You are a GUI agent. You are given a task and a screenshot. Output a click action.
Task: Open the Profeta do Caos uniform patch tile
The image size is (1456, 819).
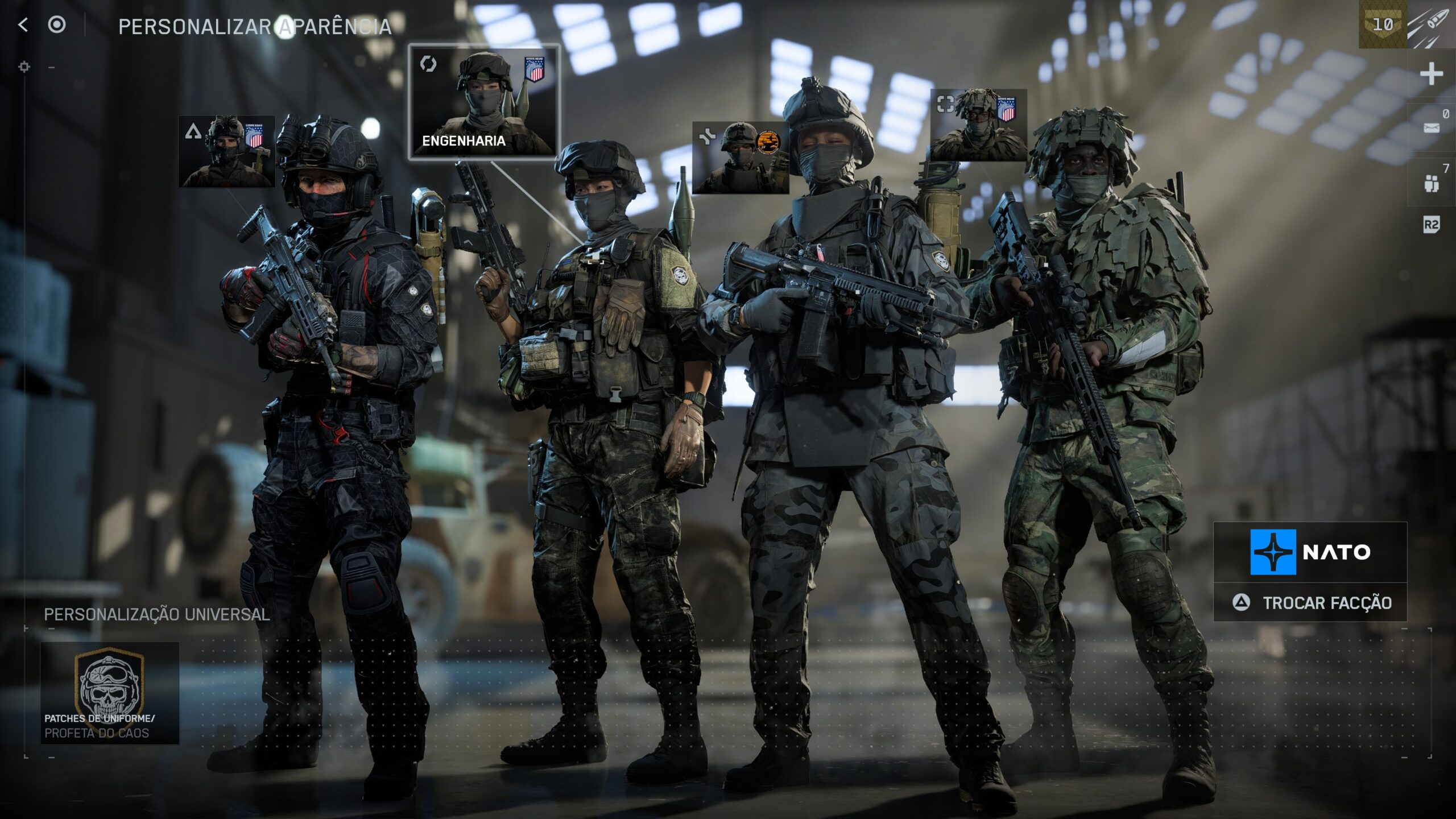110,693
